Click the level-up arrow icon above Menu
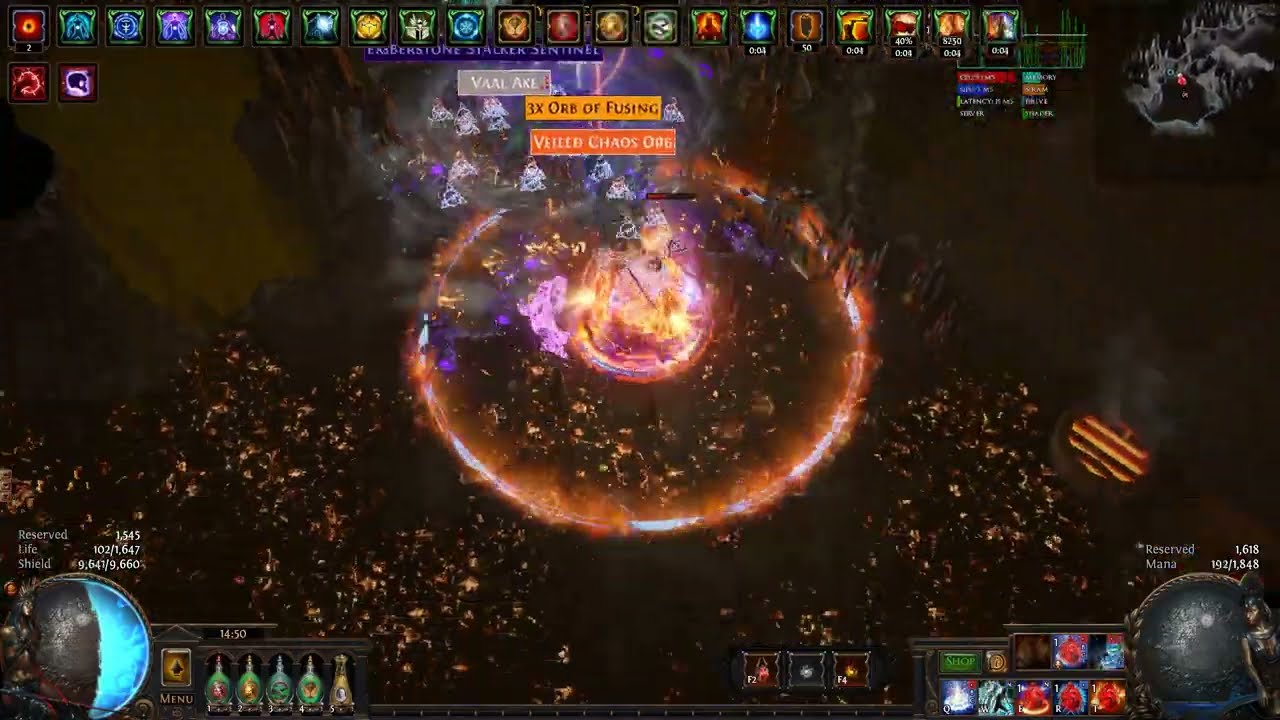 click(176, 667)
